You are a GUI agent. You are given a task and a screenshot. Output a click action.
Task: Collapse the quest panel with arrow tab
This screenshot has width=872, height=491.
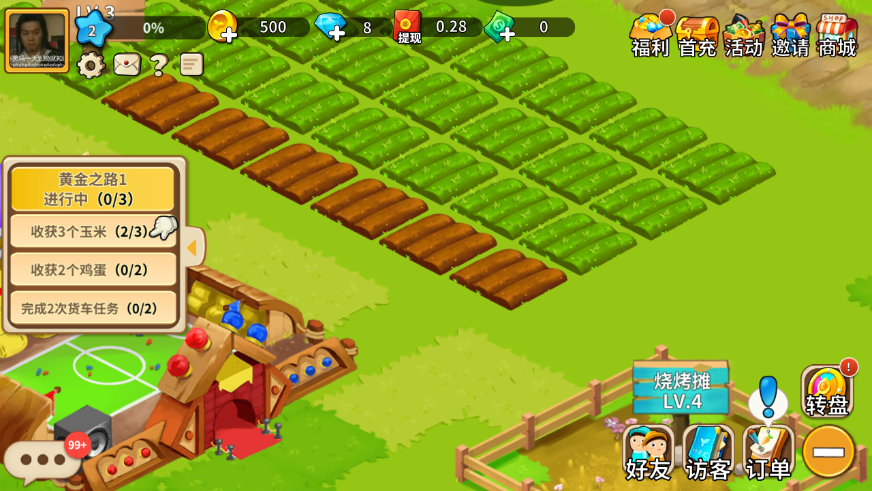[193, 247]
